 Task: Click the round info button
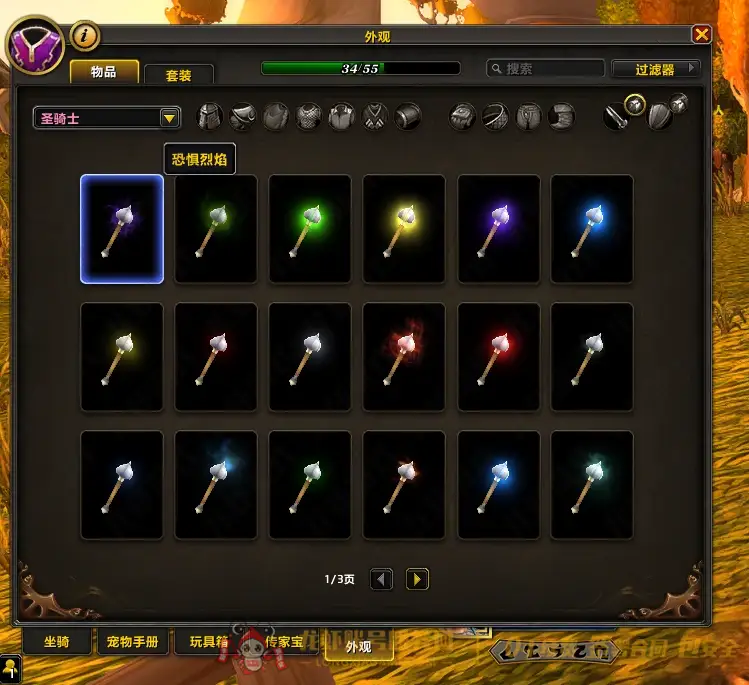(85, 37)
